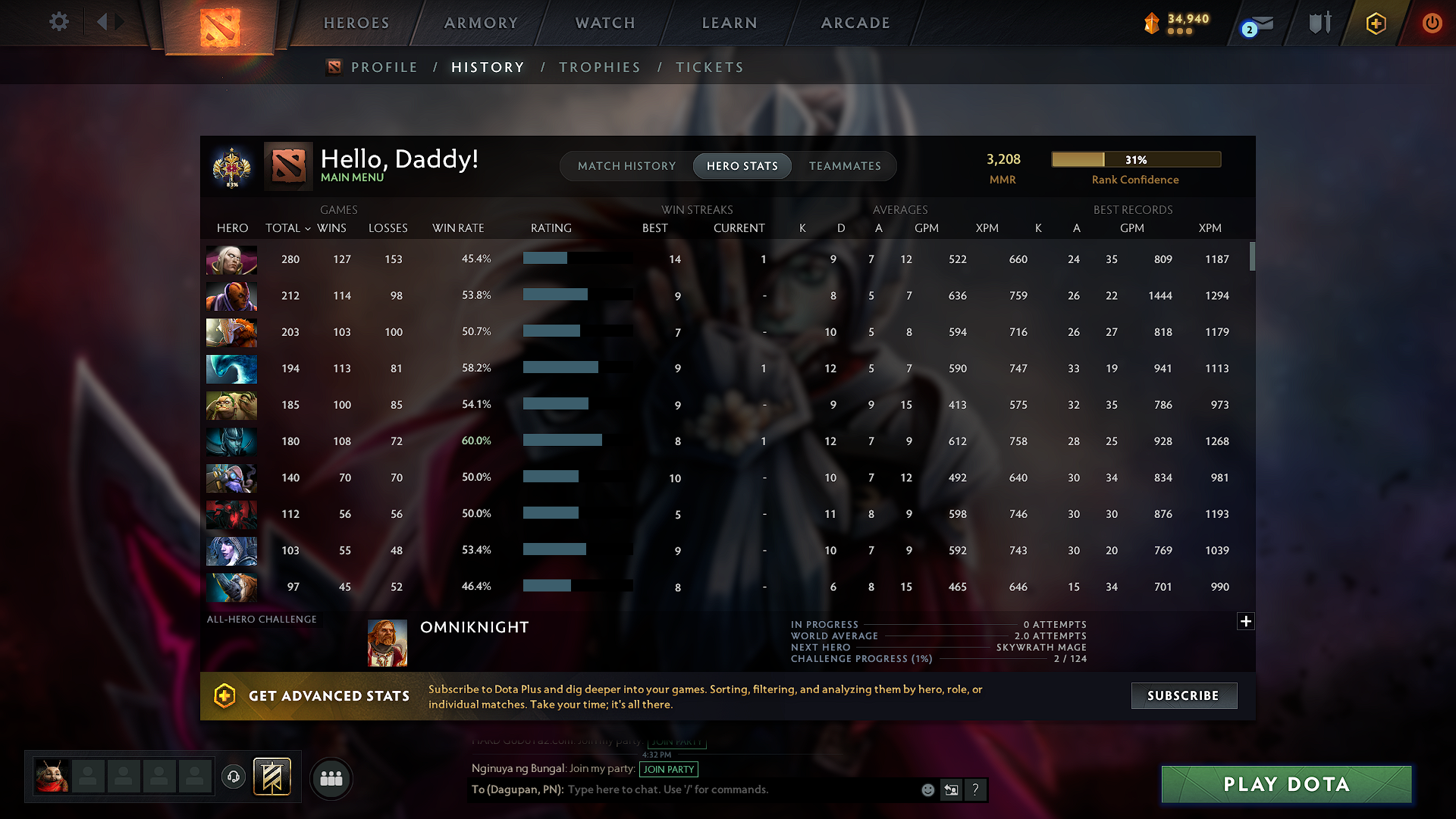Open the friends list icon
1456x819 pixels.
tap(331, 778)
